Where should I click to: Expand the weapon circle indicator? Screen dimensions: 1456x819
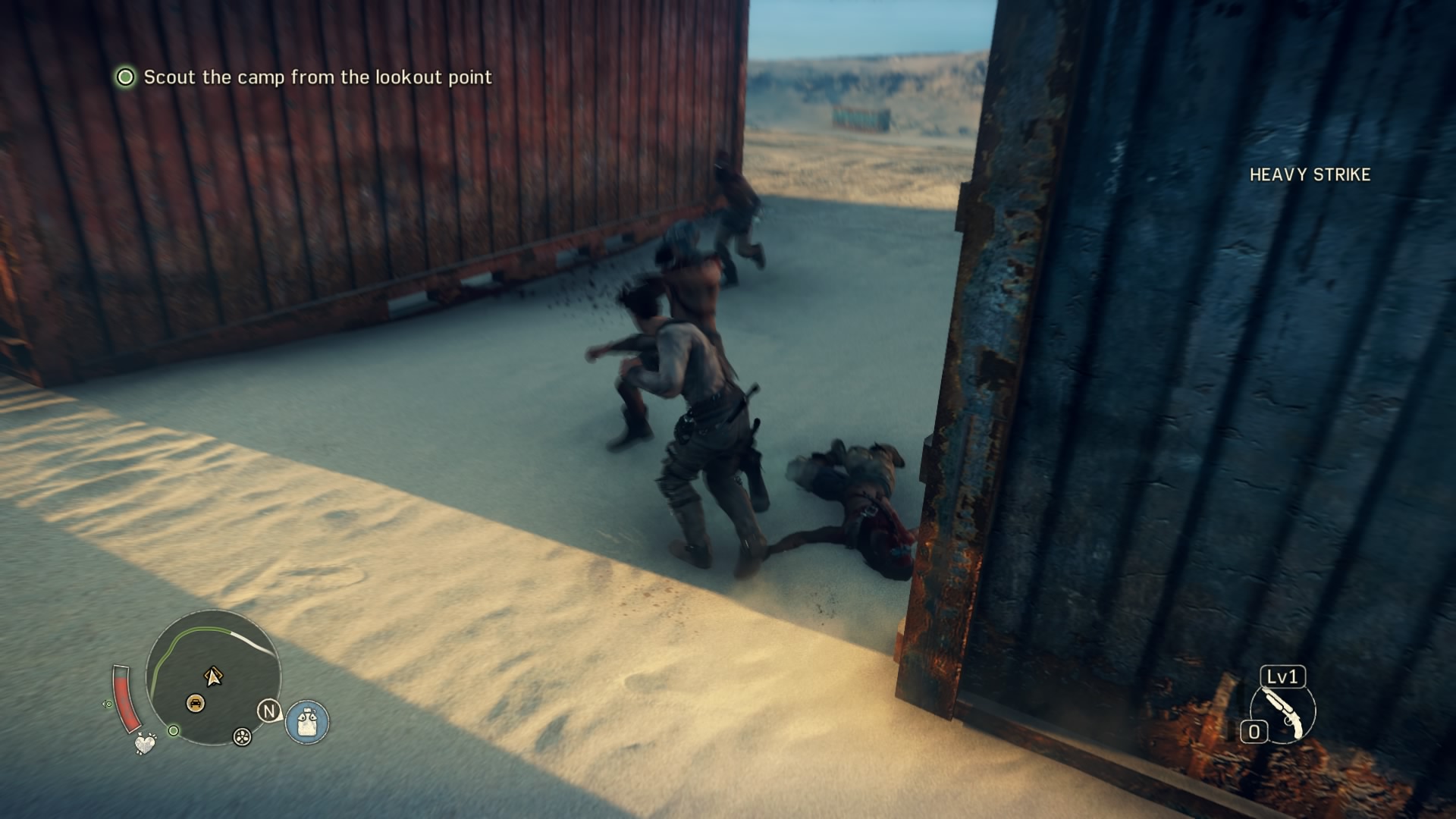(x=1284, y=713)
